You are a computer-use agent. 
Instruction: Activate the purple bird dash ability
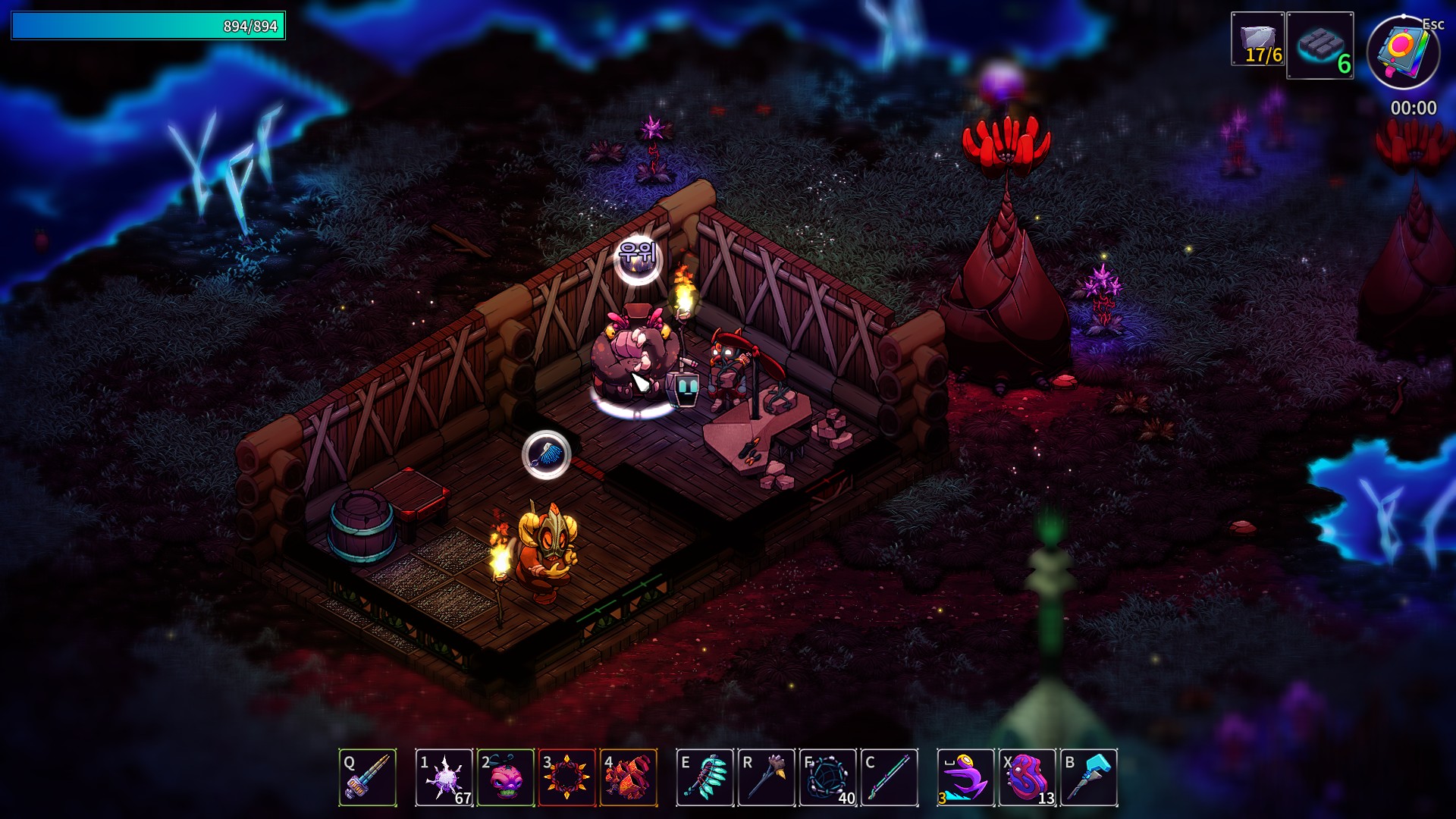[x=965, y=777]
